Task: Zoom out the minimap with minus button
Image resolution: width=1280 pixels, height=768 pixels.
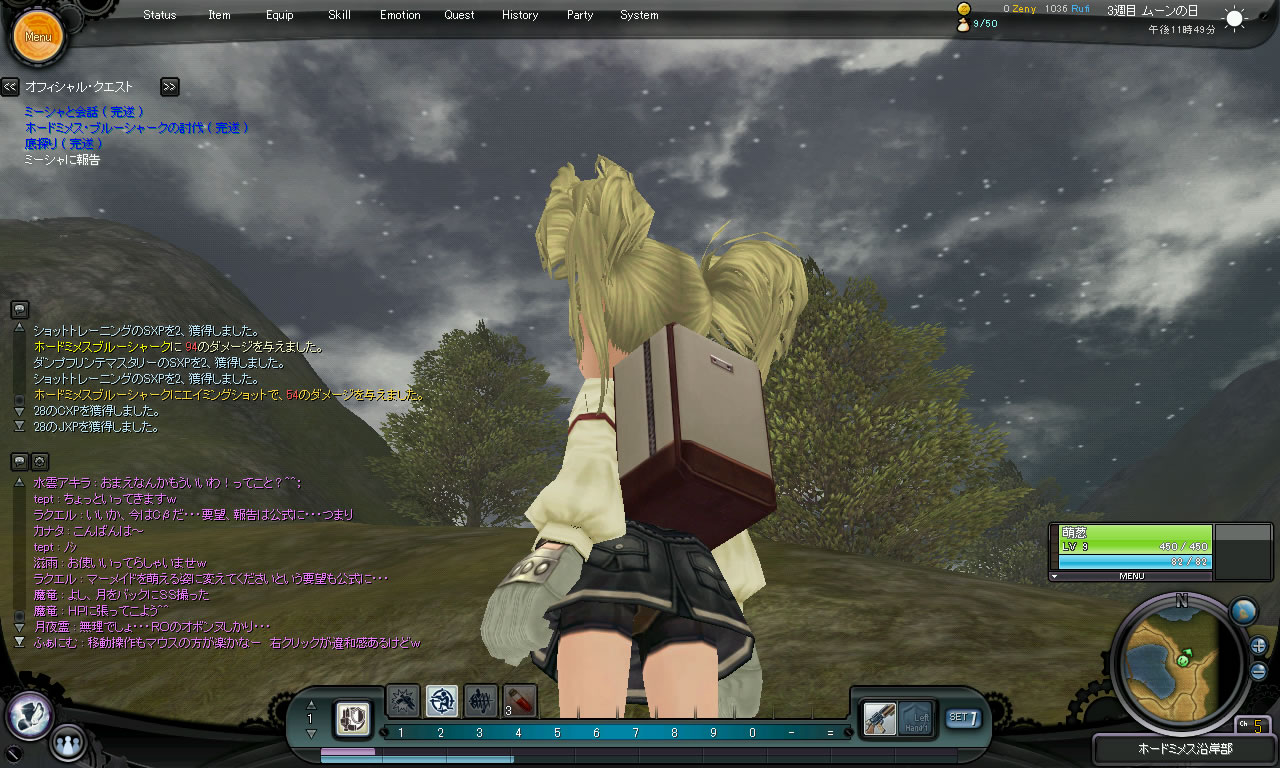Action: point(1258,671)
